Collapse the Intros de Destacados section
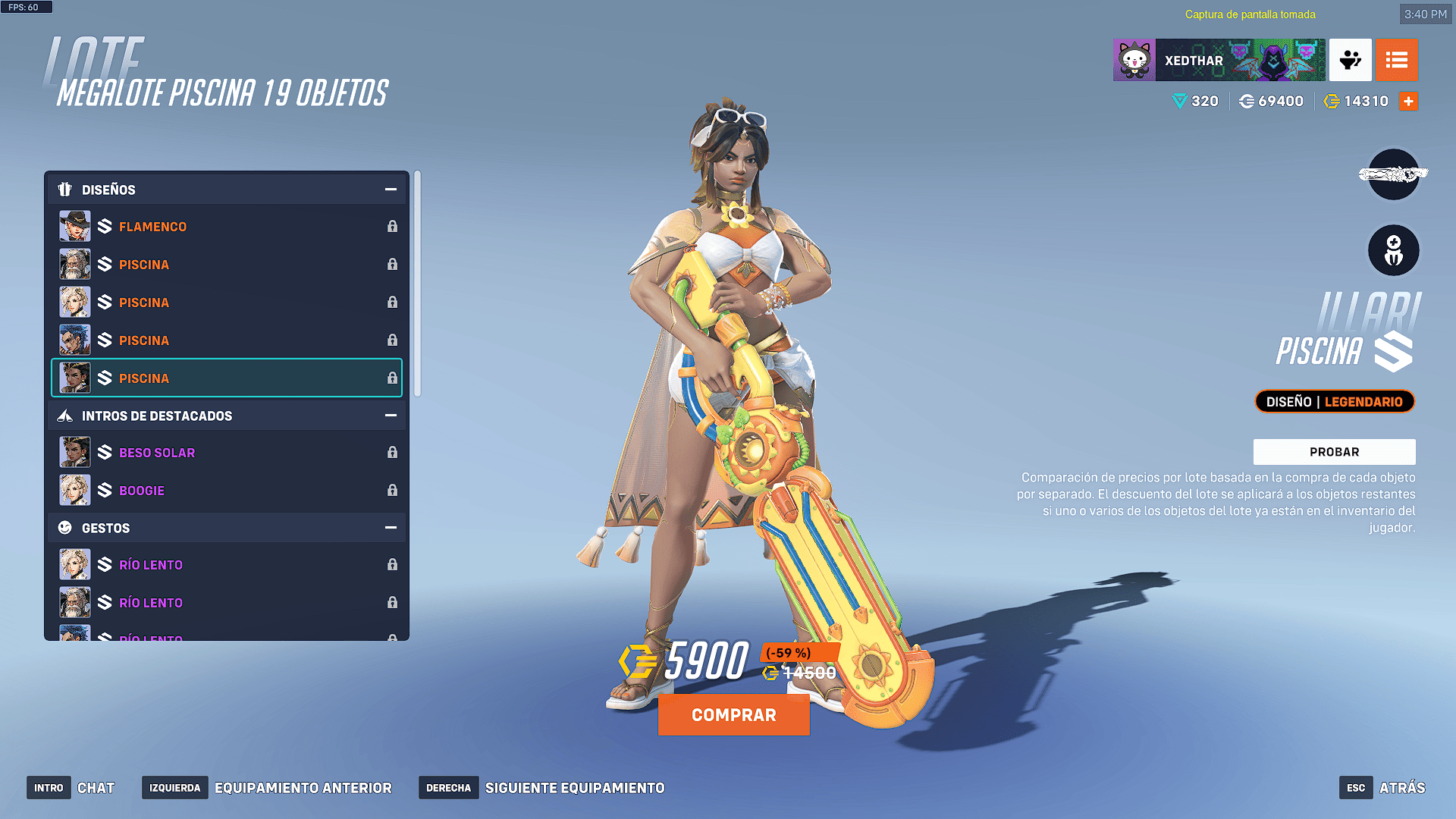Image resolution: width=1456 pixels, height=819 pixels. tap(391, 416)
